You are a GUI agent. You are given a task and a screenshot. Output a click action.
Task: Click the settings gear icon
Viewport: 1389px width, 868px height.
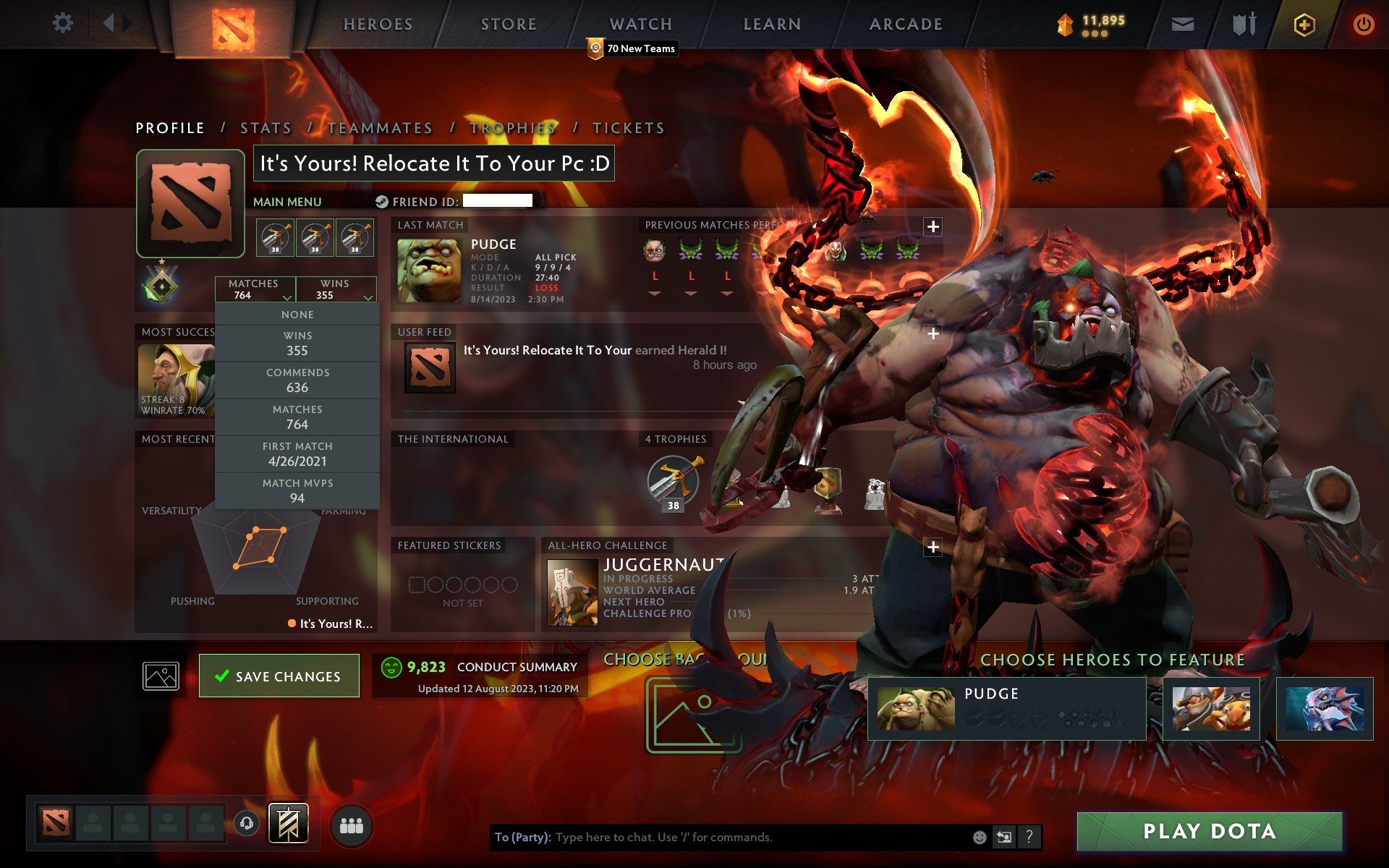coord(64,23)
